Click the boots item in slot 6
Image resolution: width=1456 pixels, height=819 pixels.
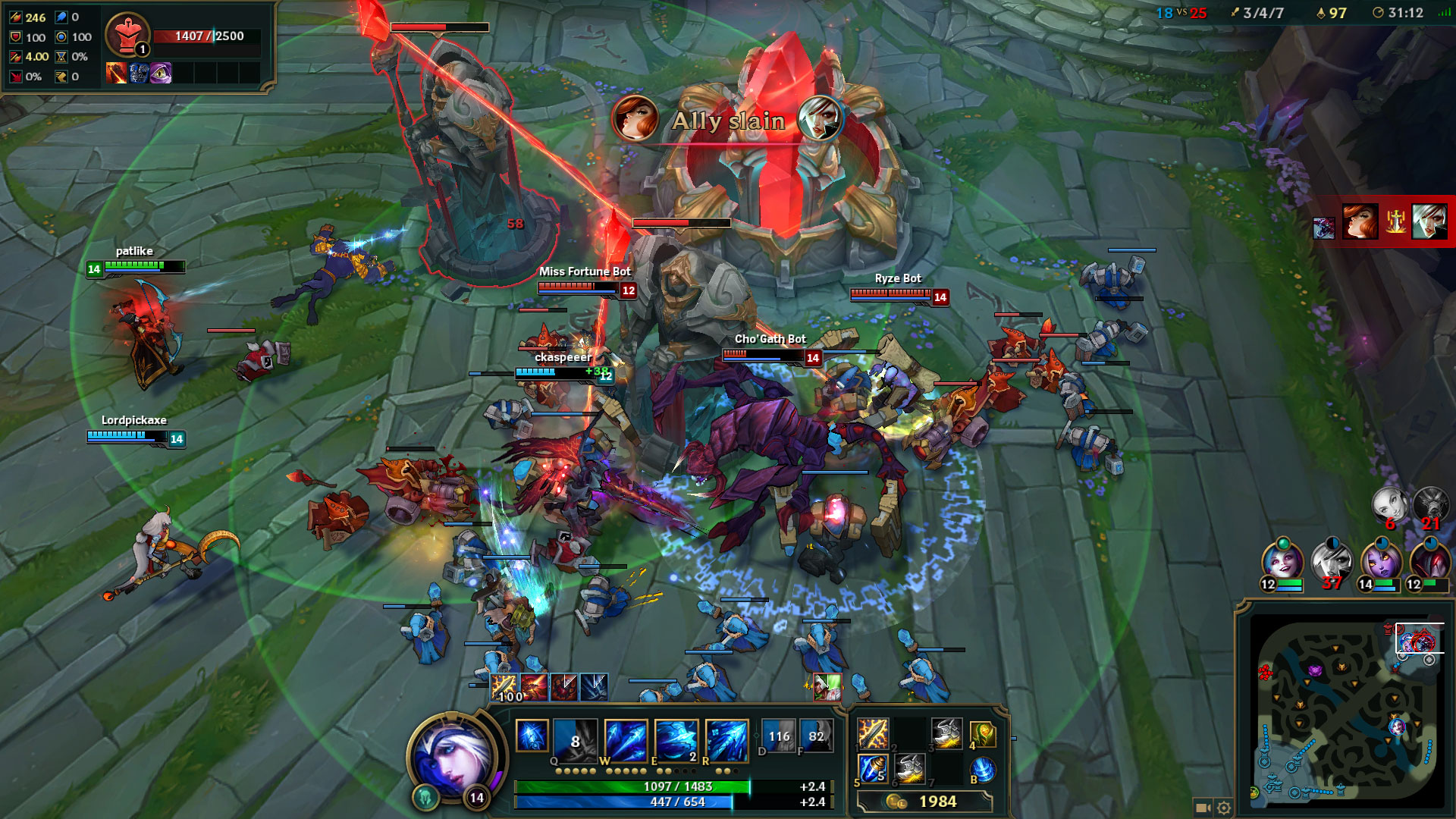coord(909,768)
